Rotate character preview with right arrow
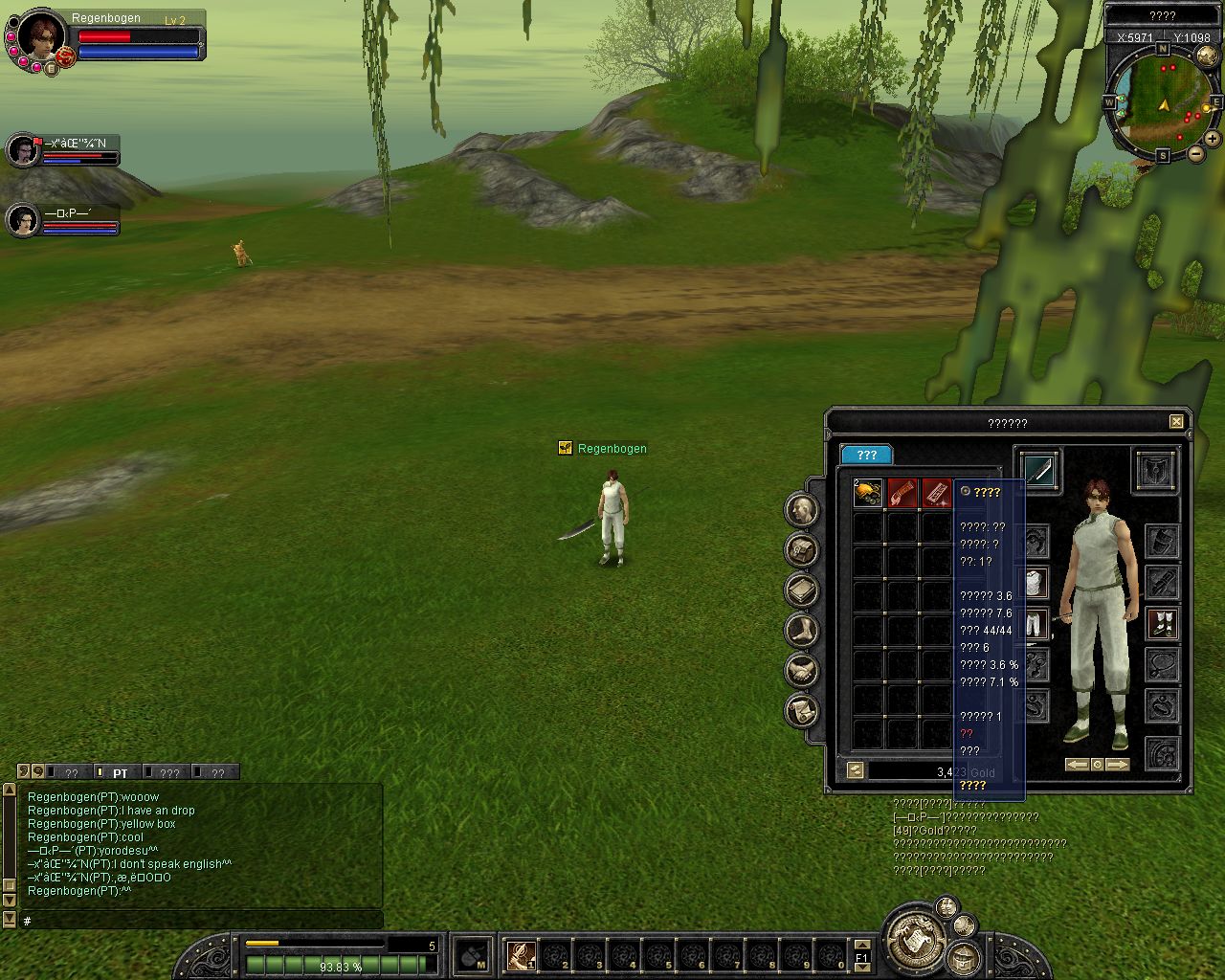Screen dimensions: 1225x980 click(x=1117, y=765)
